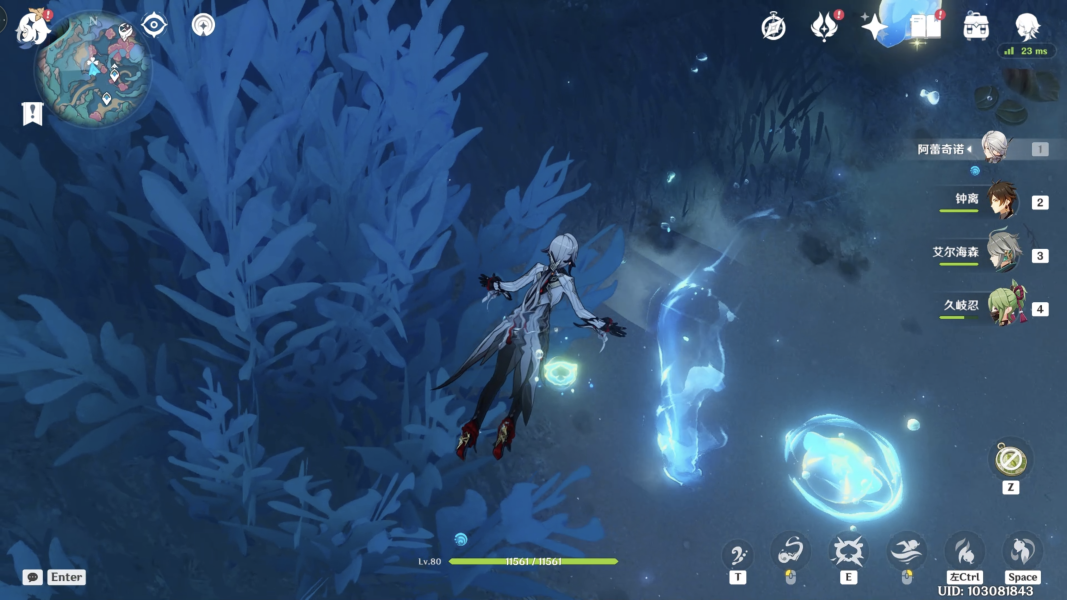Activate the burst-shaped underwater skill
This screenshot has height=600, width=1067.
pyautogui.click(x=848, y=551)
